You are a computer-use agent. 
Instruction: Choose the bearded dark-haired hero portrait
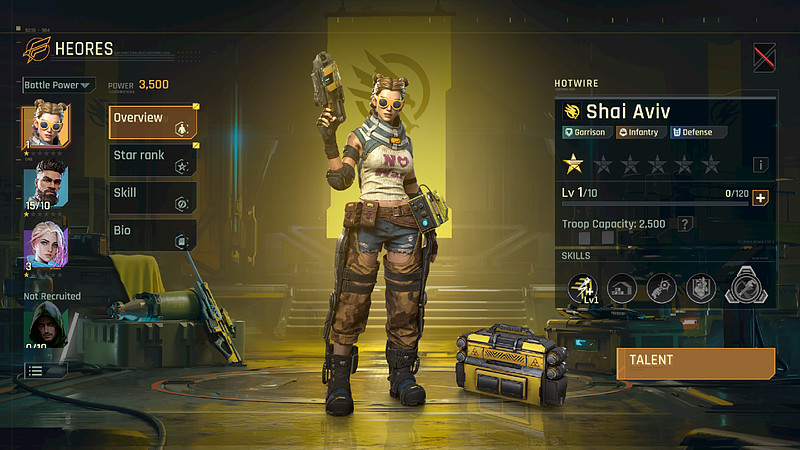45,183
